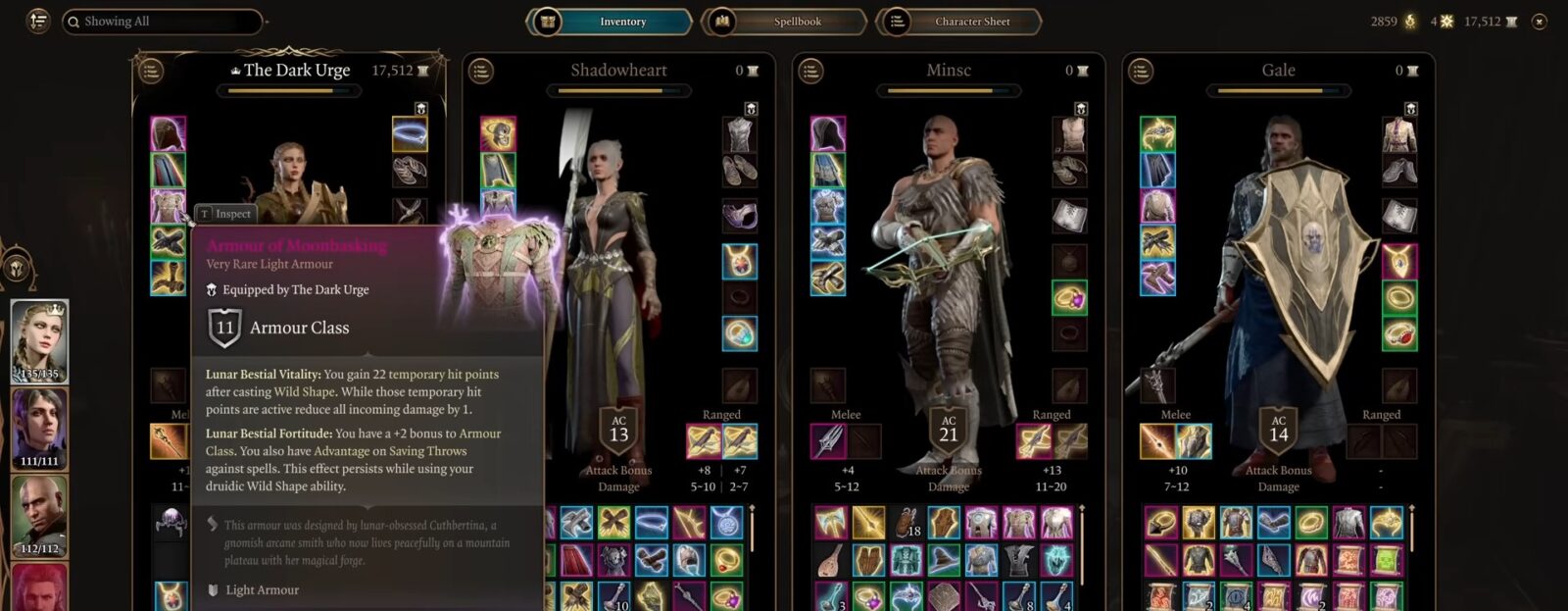Close the inventory screen
This screenshot has height=611, width=1568.
pyautogui.click(x=1540, y=22)
